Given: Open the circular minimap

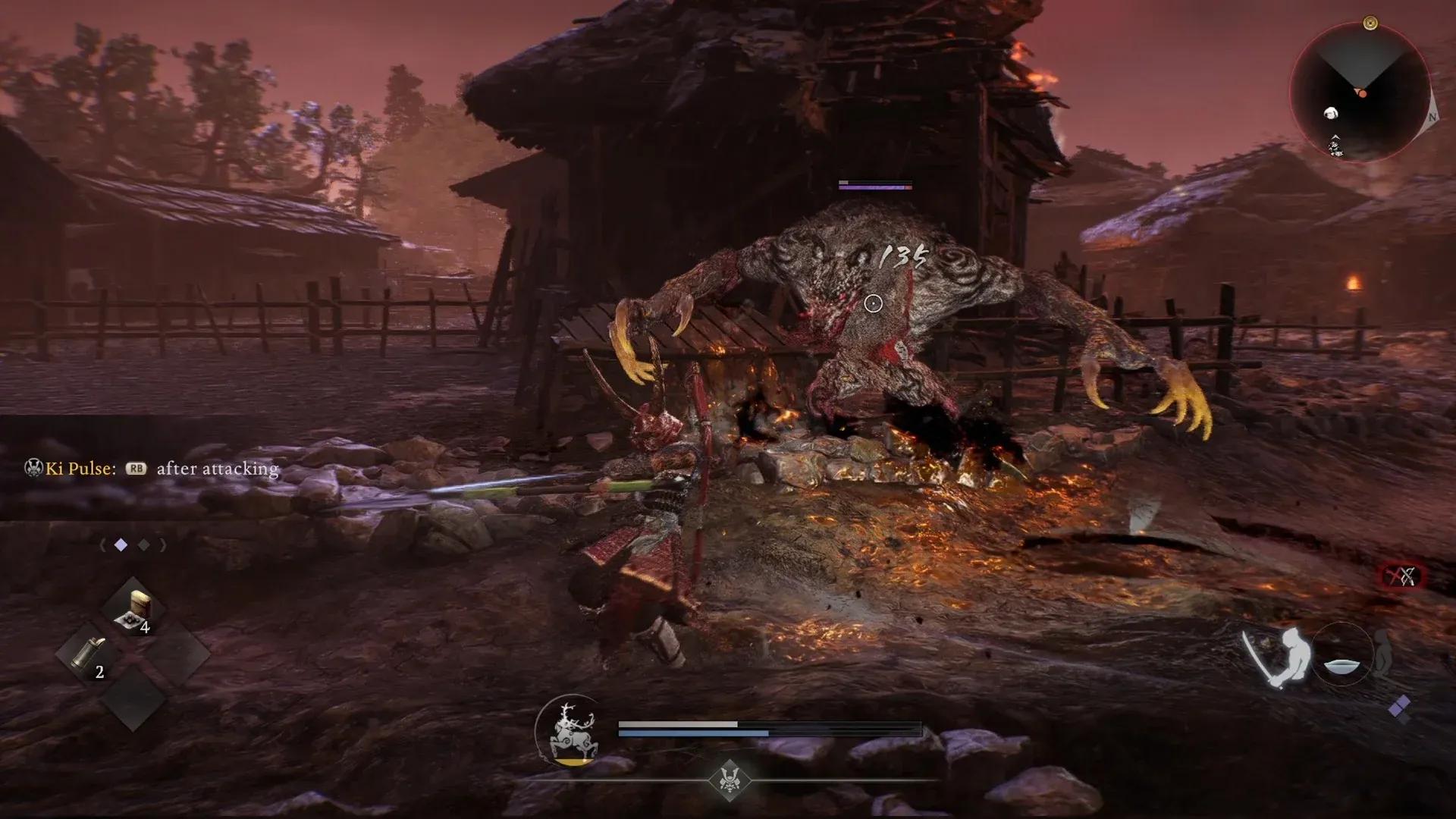Looking at the screenshot, I should (1360, 93).
